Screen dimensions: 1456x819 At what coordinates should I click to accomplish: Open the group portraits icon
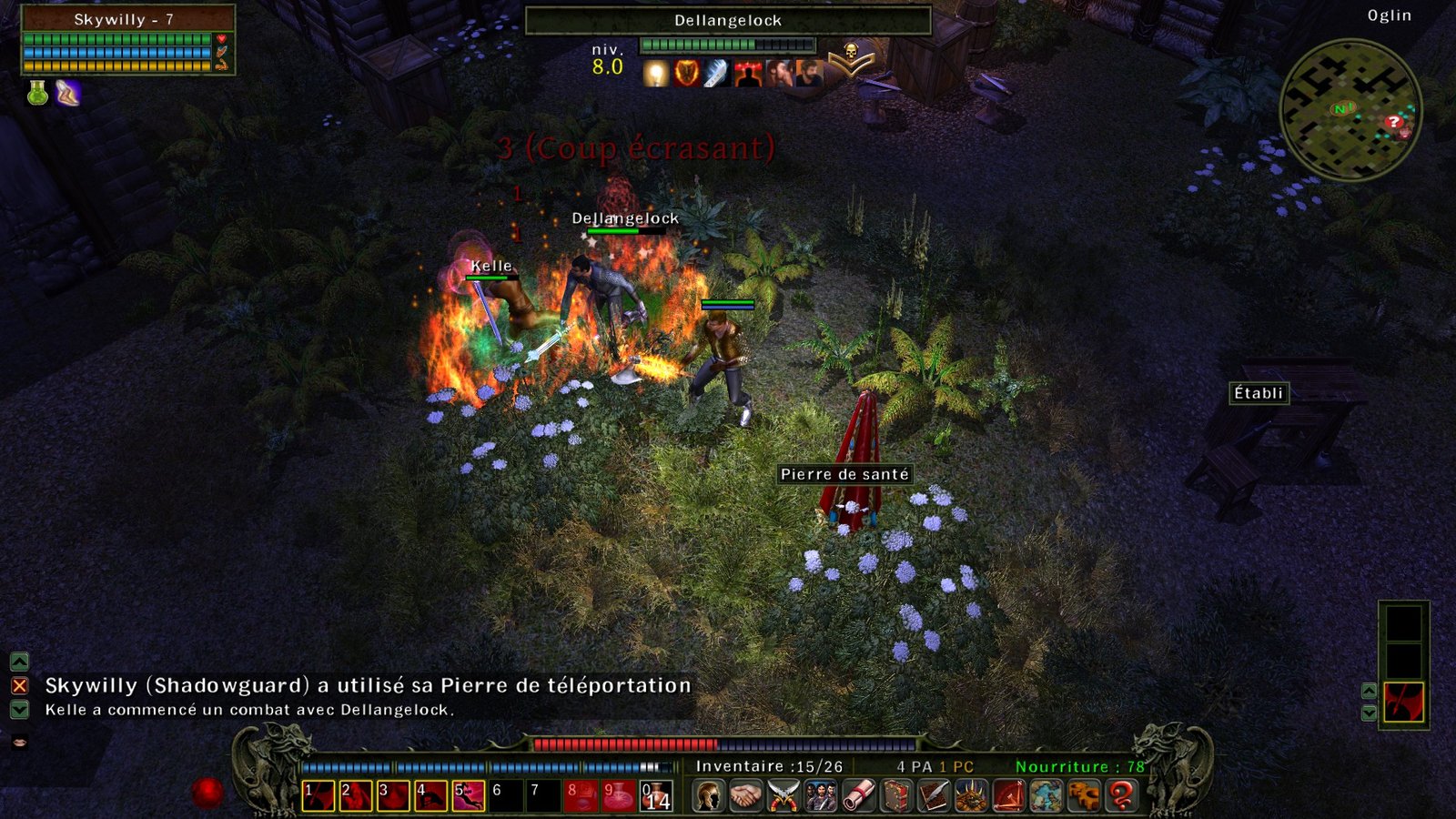click(x=820, y=795)
